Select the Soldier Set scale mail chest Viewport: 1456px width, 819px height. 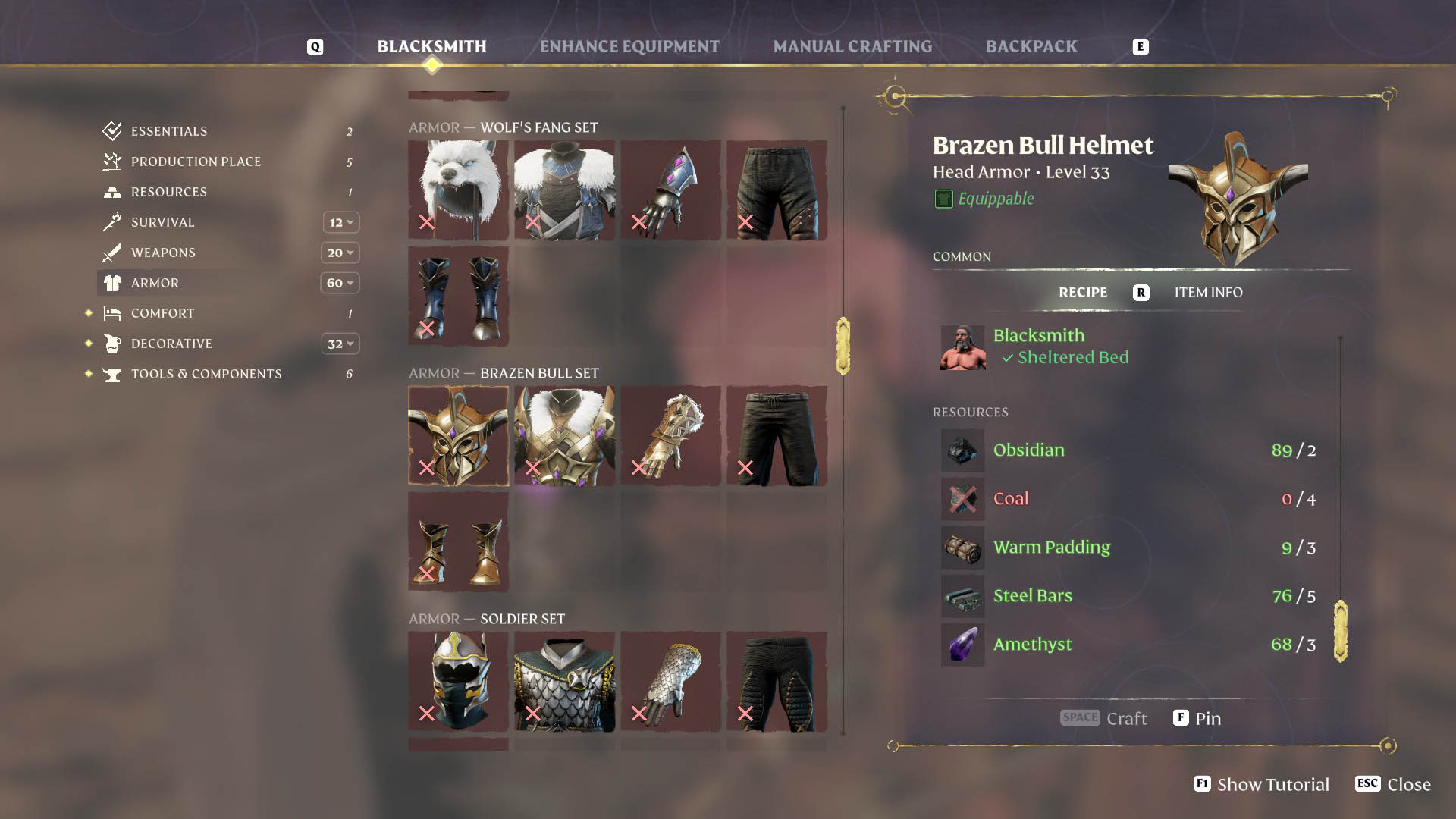click(564, 681)
